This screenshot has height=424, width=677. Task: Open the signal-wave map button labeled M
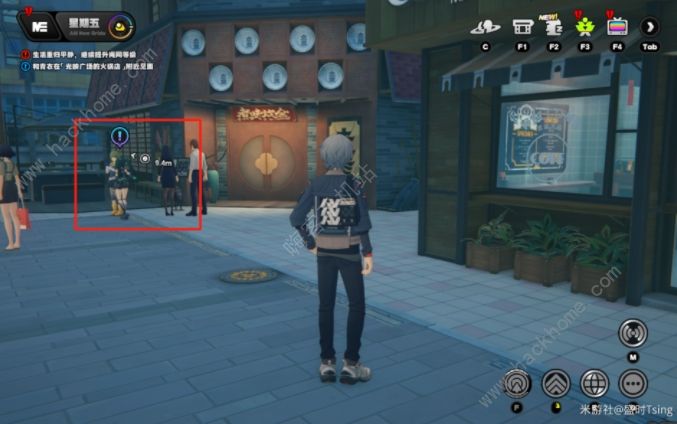coord(632,333)
